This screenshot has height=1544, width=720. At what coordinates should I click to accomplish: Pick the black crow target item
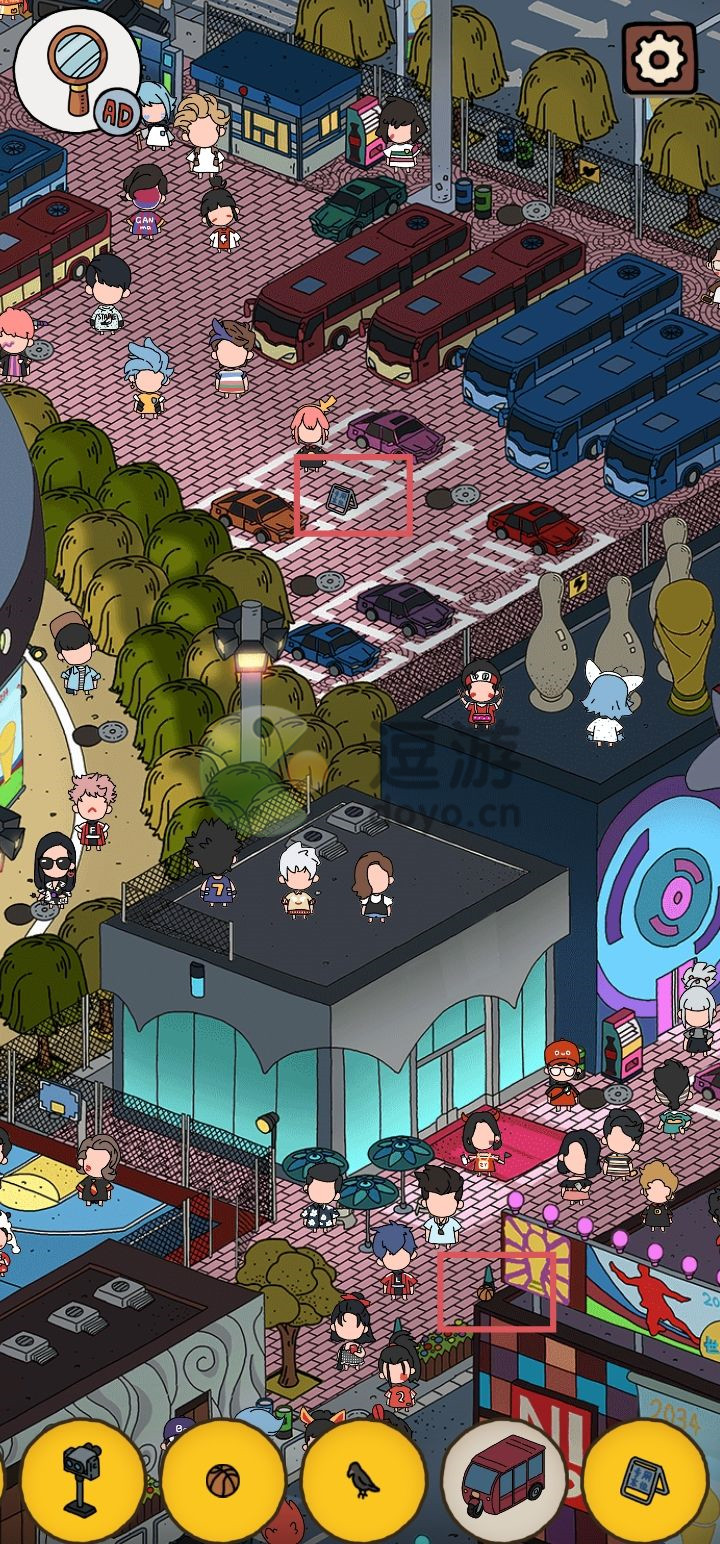tap(363, 1479)
